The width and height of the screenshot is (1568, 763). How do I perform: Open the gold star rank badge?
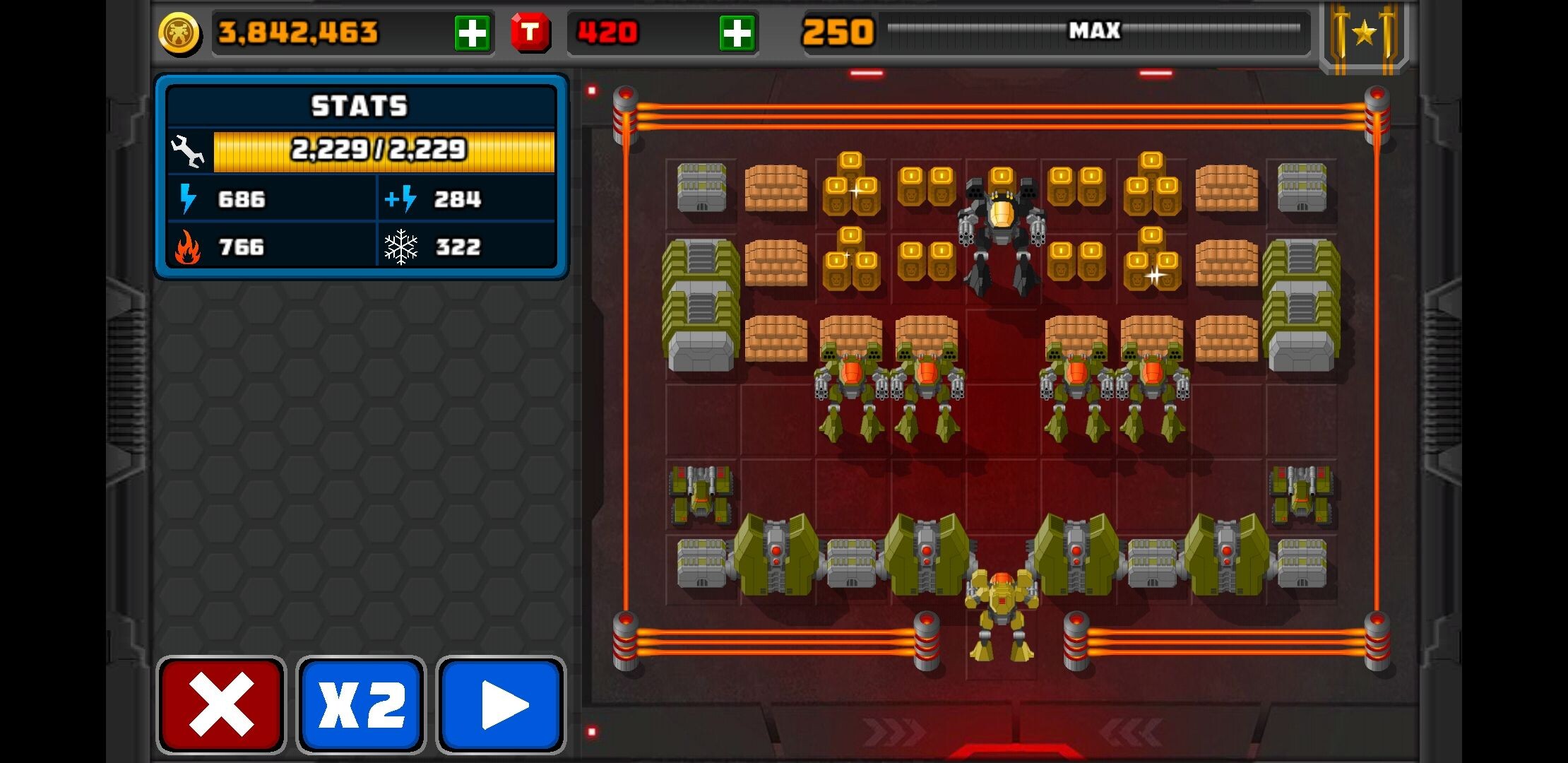[x=1364, y=33]
